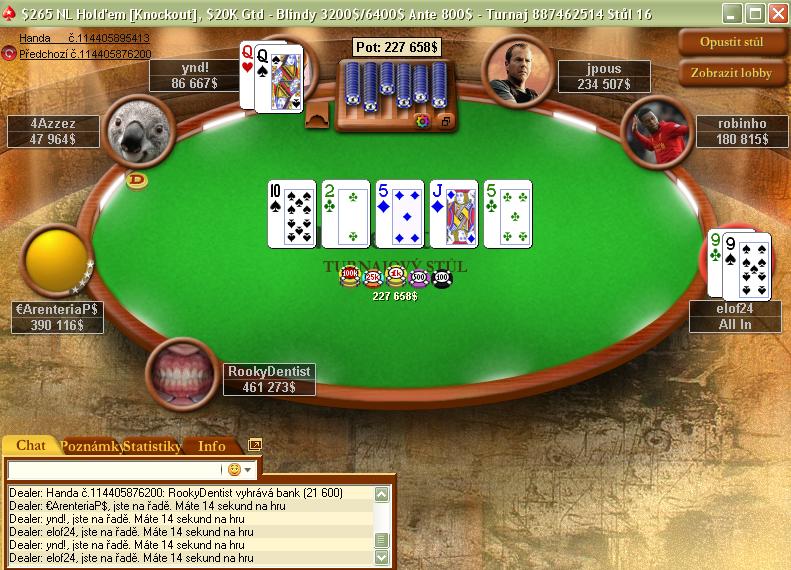
Task: Switch to the Poznámky tab
Action: [x=92, y=446]
